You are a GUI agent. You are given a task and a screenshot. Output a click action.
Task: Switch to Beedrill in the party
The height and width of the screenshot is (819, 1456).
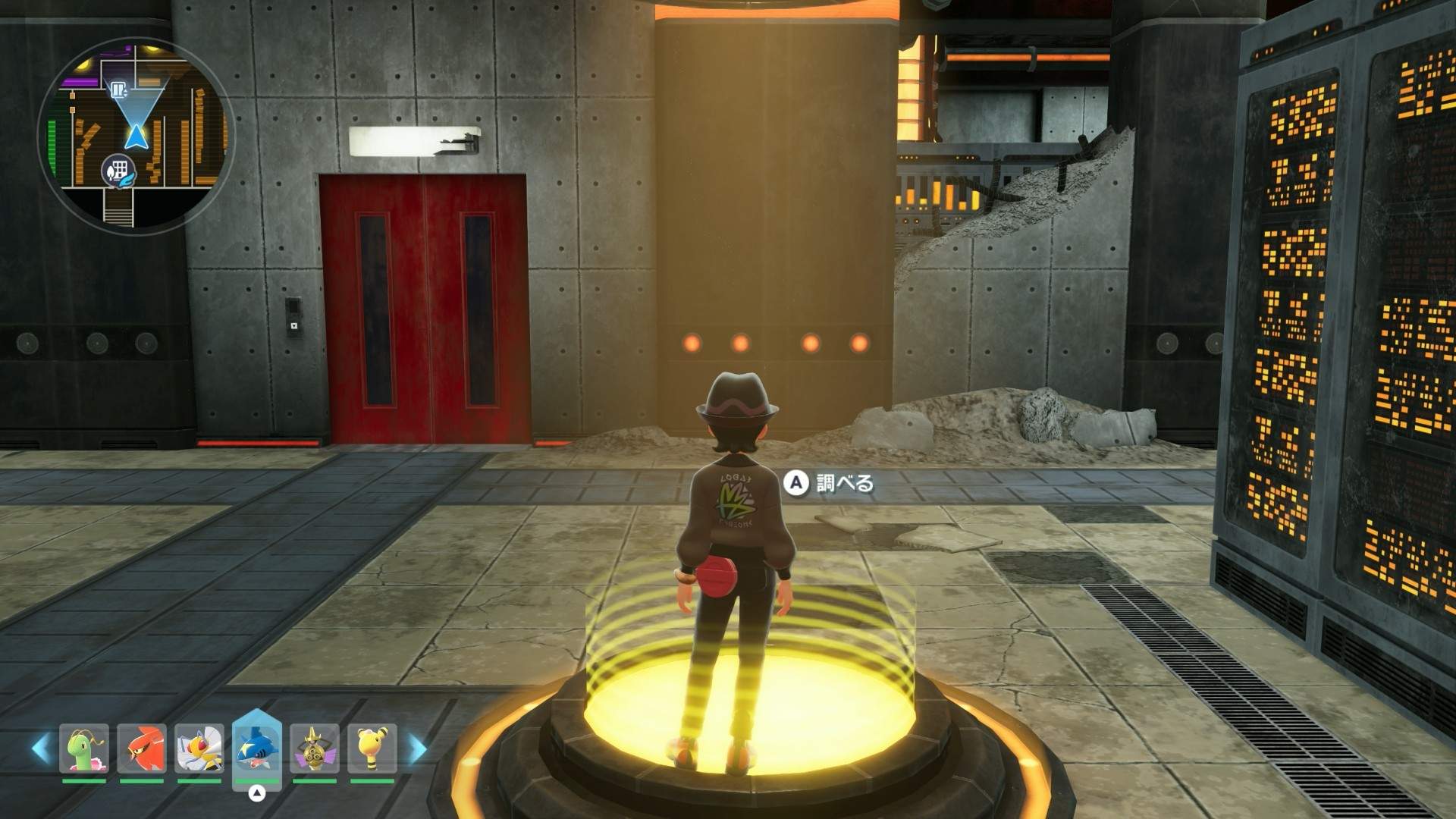199,748
